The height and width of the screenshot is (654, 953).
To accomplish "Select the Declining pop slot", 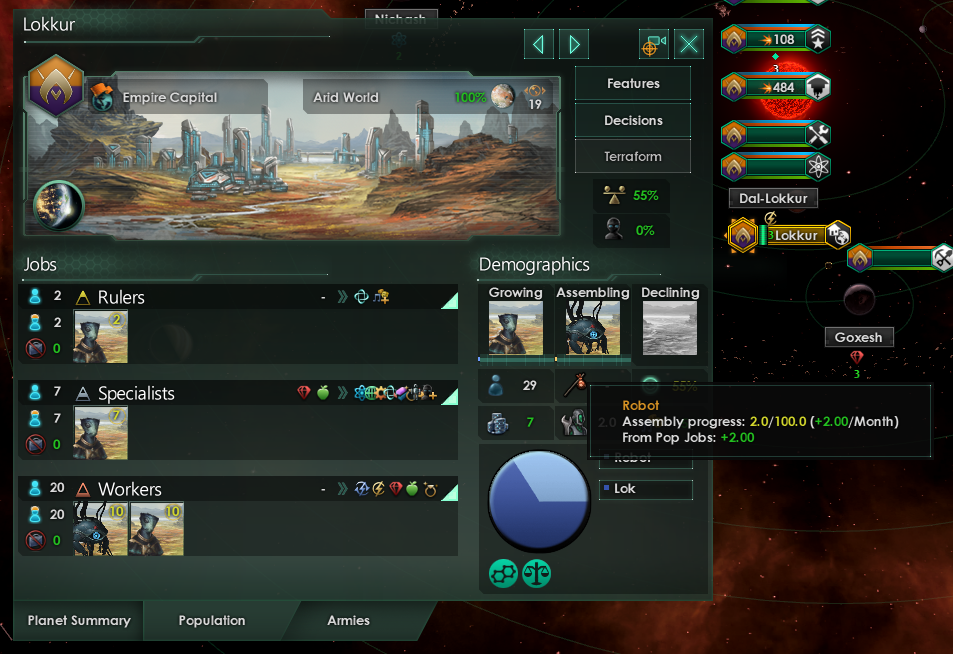I will tap(670, 329).
